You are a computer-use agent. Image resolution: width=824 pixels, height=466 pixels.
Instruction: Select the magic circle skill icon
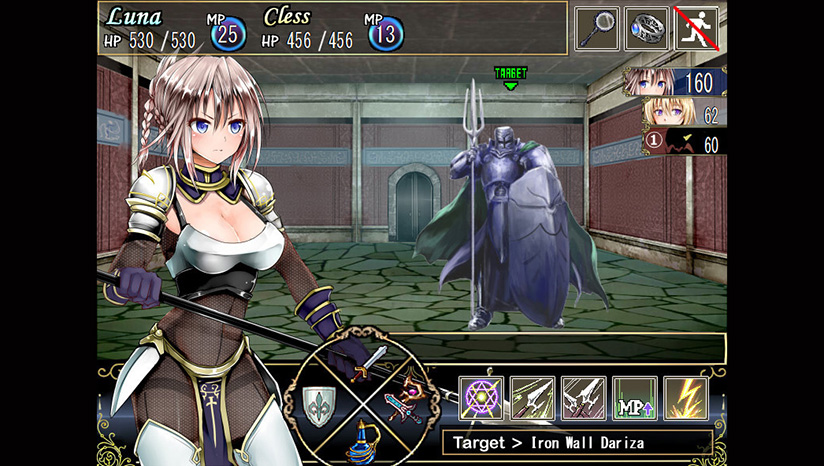click(480, 398)
